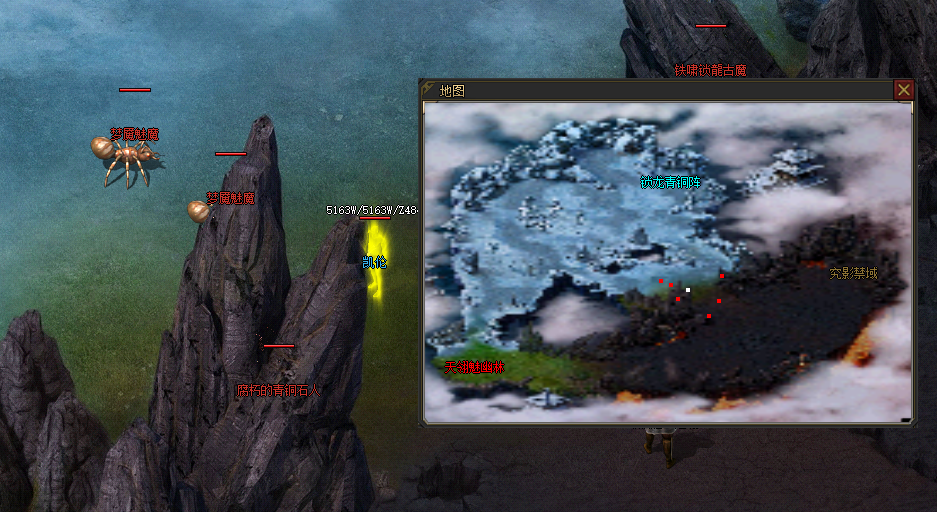Click the white player marker on the map
The height and width of the screenshot is (512, 937).
coord(687,290)
